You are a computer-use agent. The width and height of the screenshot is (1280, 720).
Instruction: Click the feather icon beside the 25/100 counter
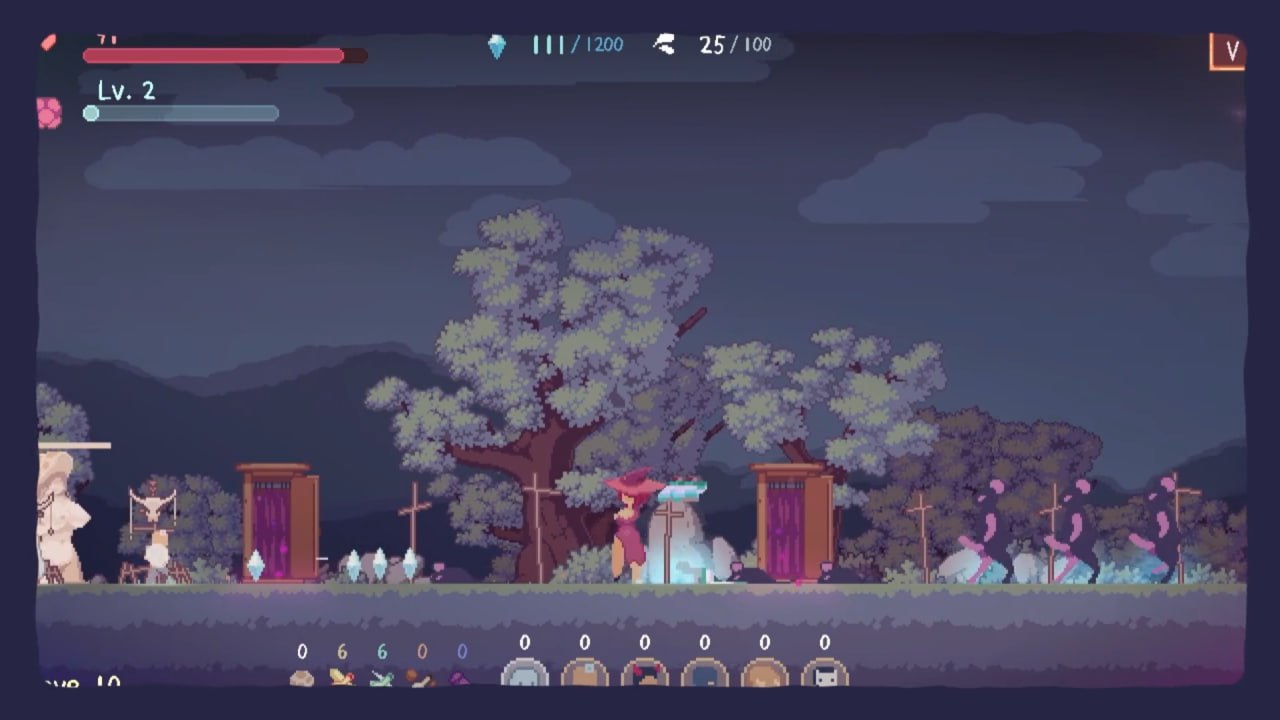(664, 44)
